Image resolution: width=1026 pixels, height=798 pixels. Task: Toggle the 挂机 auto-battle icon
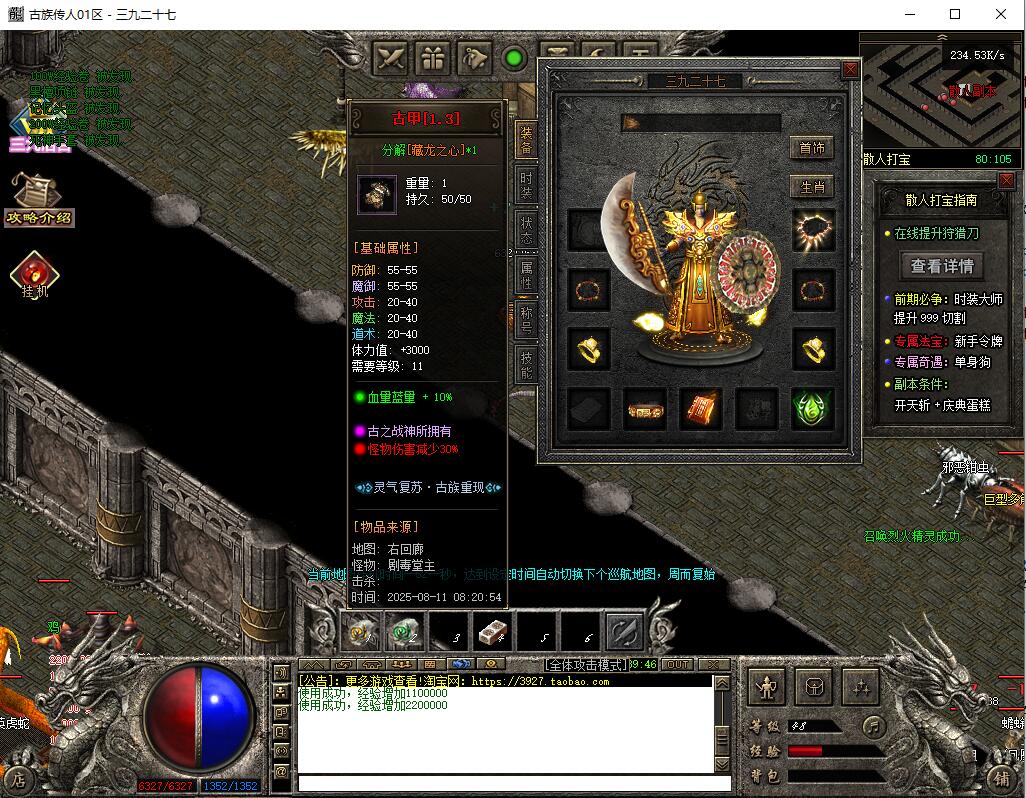coord(35,274)
